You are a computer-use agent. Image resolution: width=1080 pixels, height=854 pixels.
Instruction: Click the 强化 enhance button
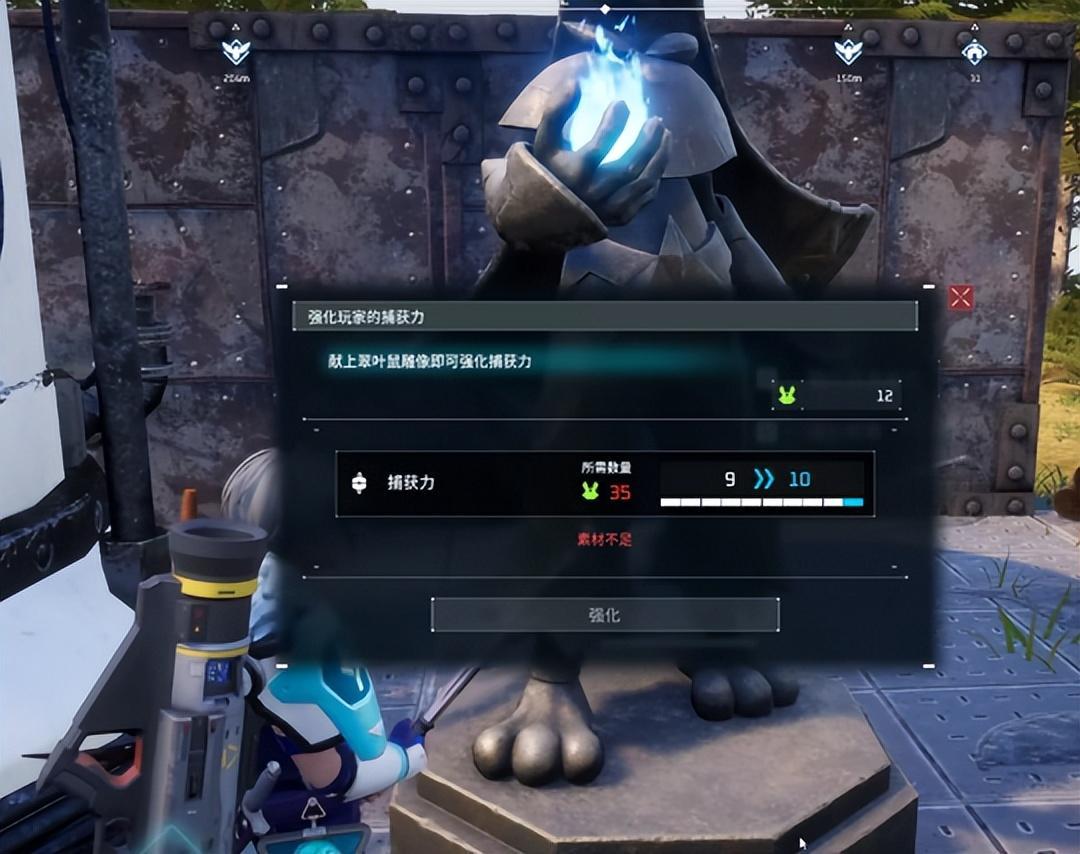point(604,615)
